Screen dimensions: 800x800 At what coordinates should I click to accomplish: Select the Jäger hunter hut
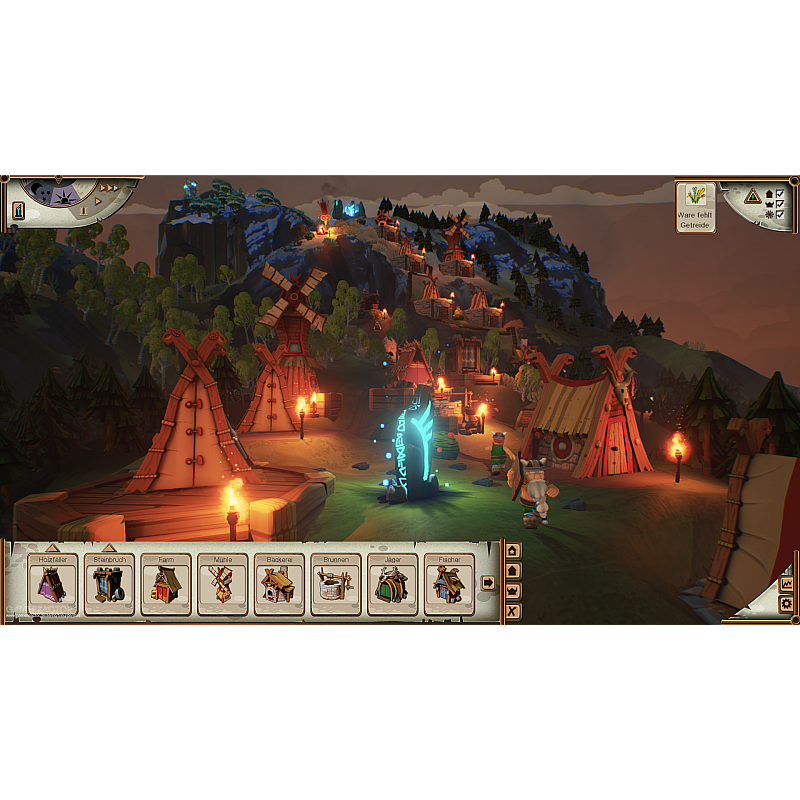393,582
